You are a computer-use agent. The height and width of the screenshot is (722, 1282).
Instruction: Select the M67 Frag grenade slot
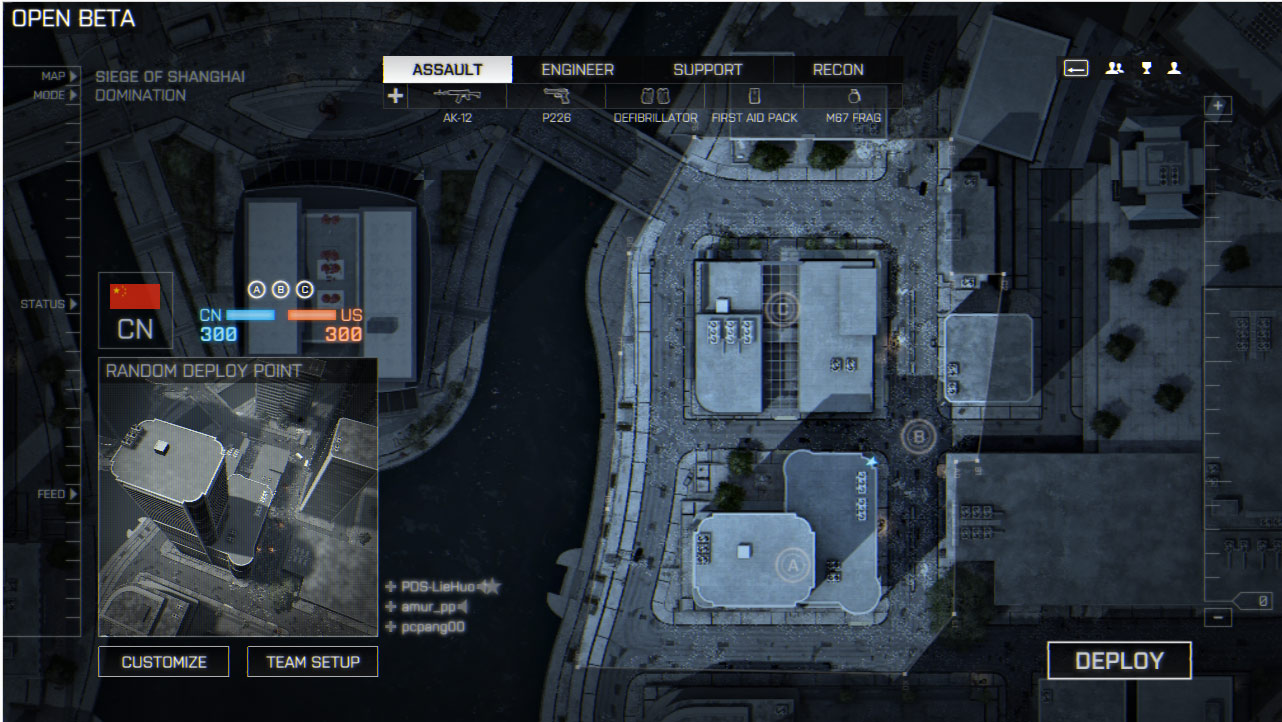(853, 97)
